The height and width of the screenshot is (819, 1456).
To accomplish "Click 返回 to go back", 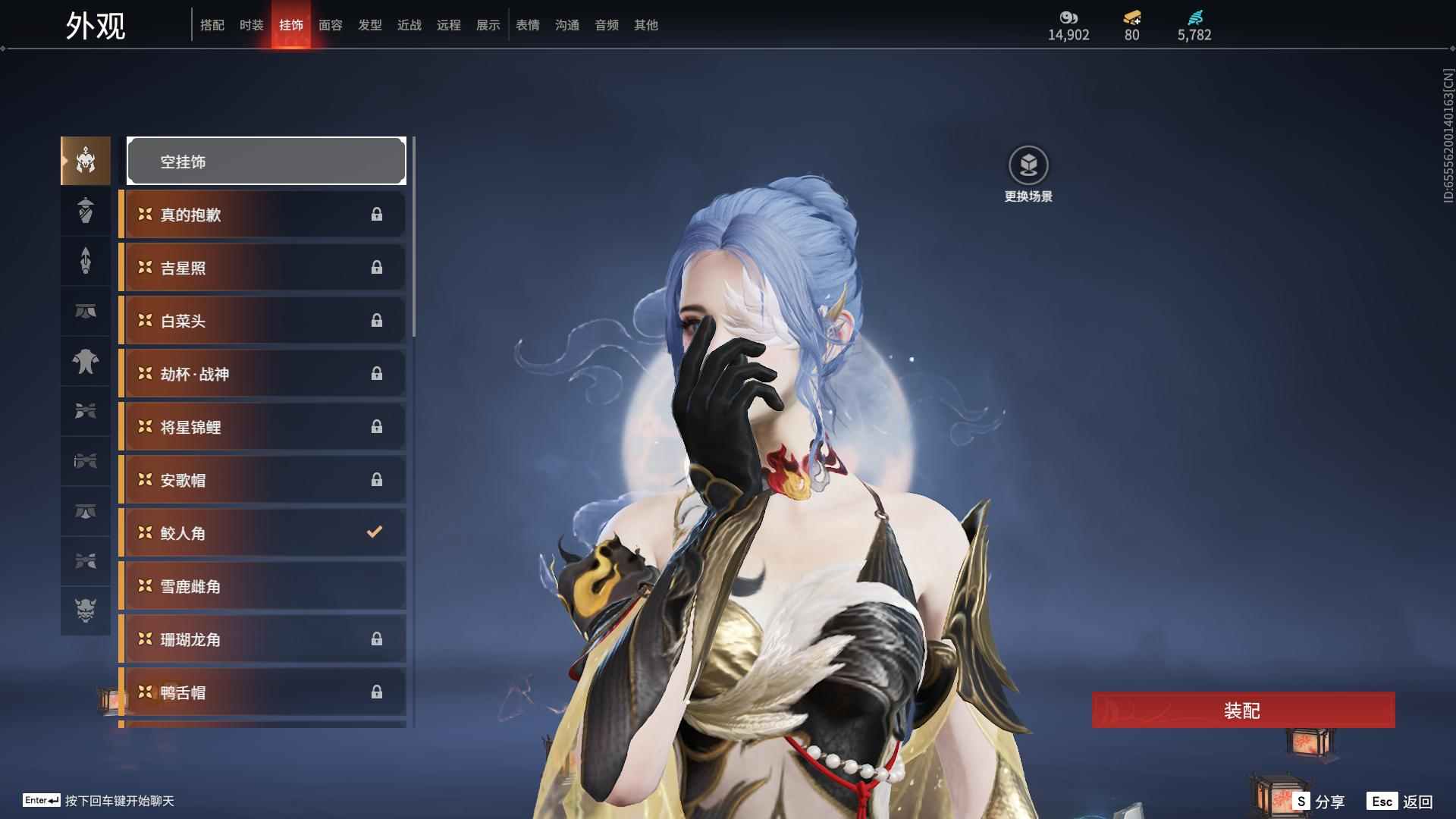I will tap(1400, 802).
